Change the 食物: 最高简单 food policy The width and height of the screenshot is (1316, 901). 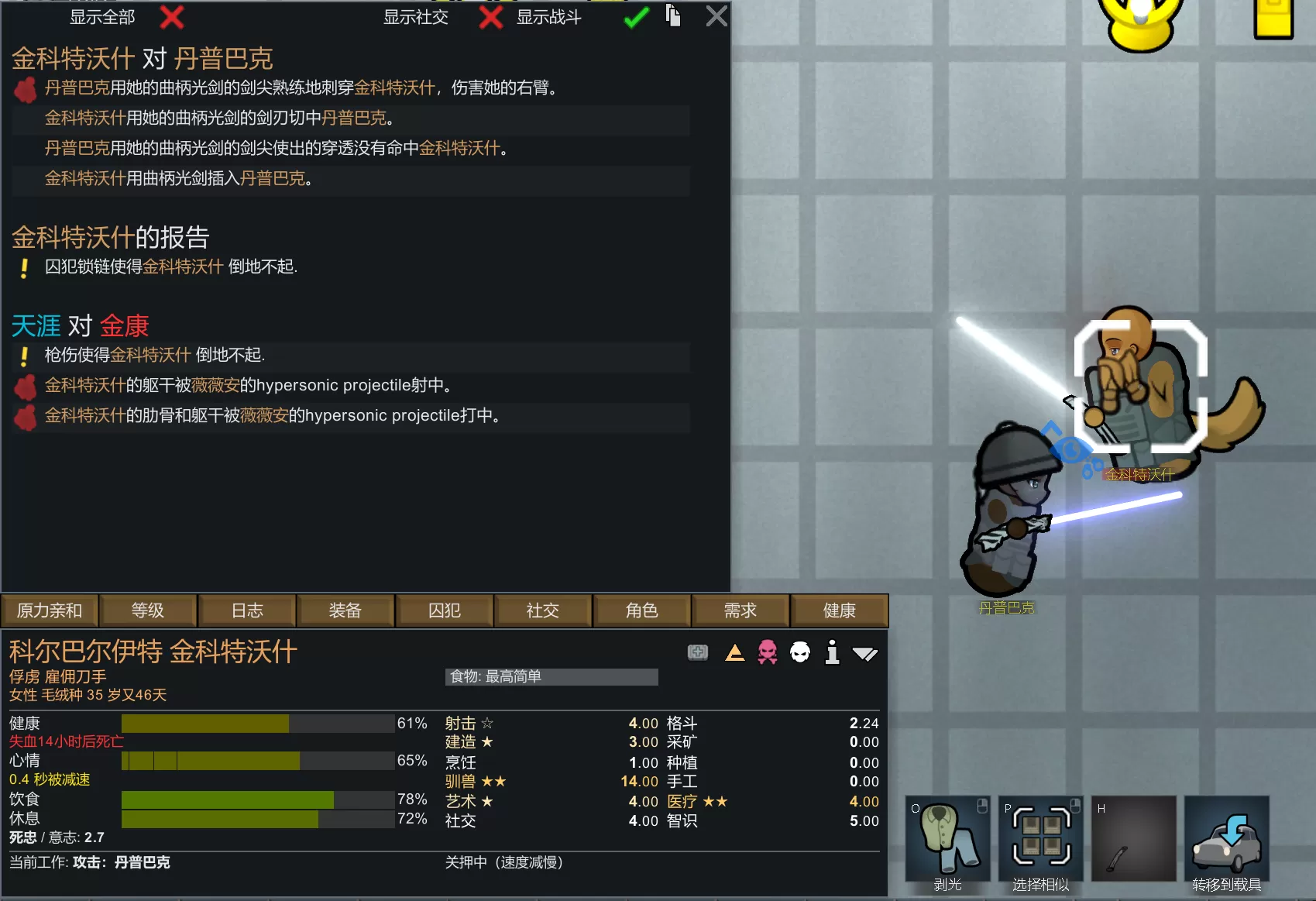pyautogui.click(x=551, y=676)
